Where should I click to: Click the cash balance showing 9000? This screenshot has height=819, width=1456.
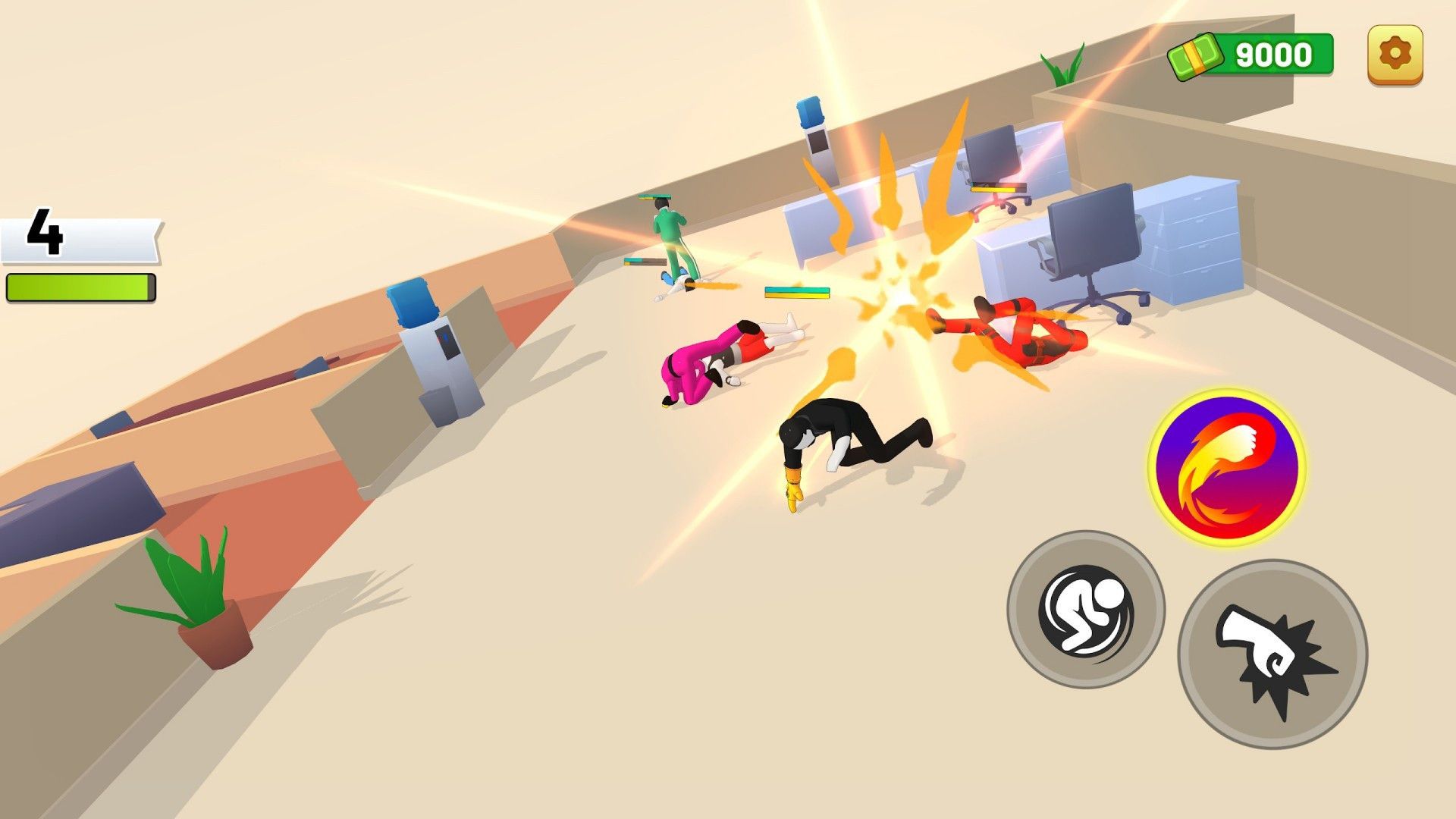1253,55
